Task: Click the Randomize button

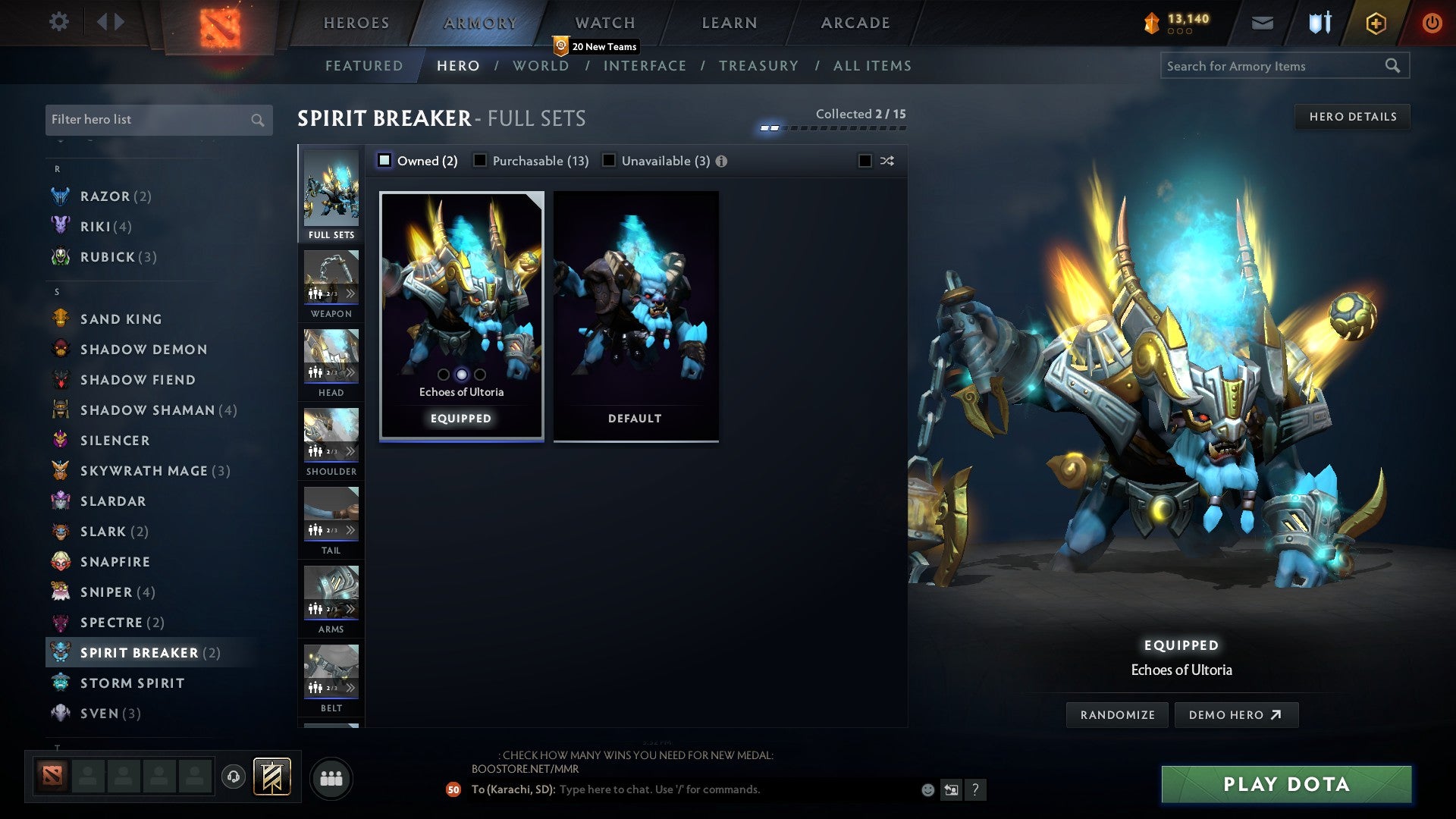Action: pos(1116,714)
